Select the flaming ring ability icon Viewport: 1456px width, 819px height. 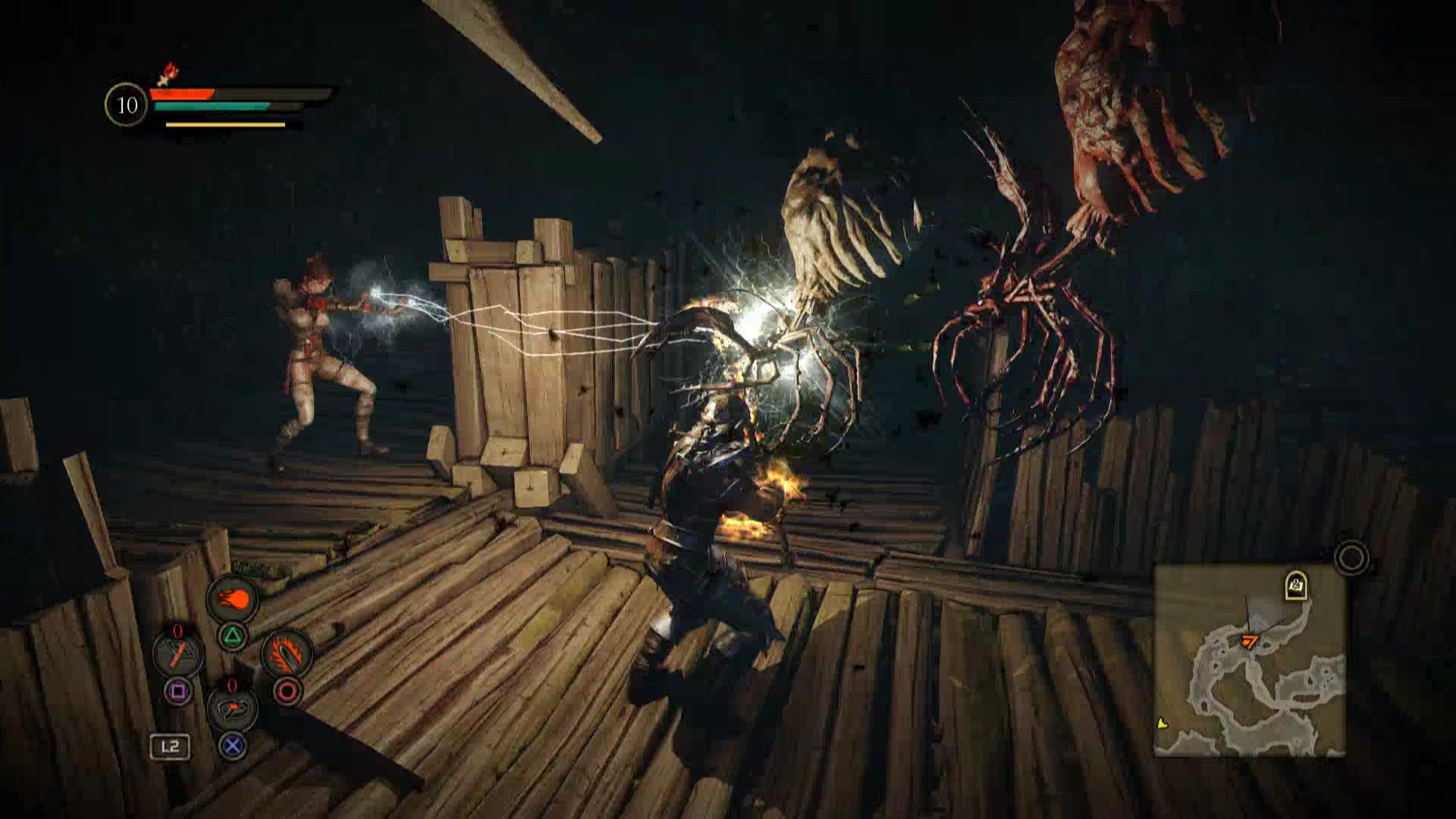(x=287, y=653)
